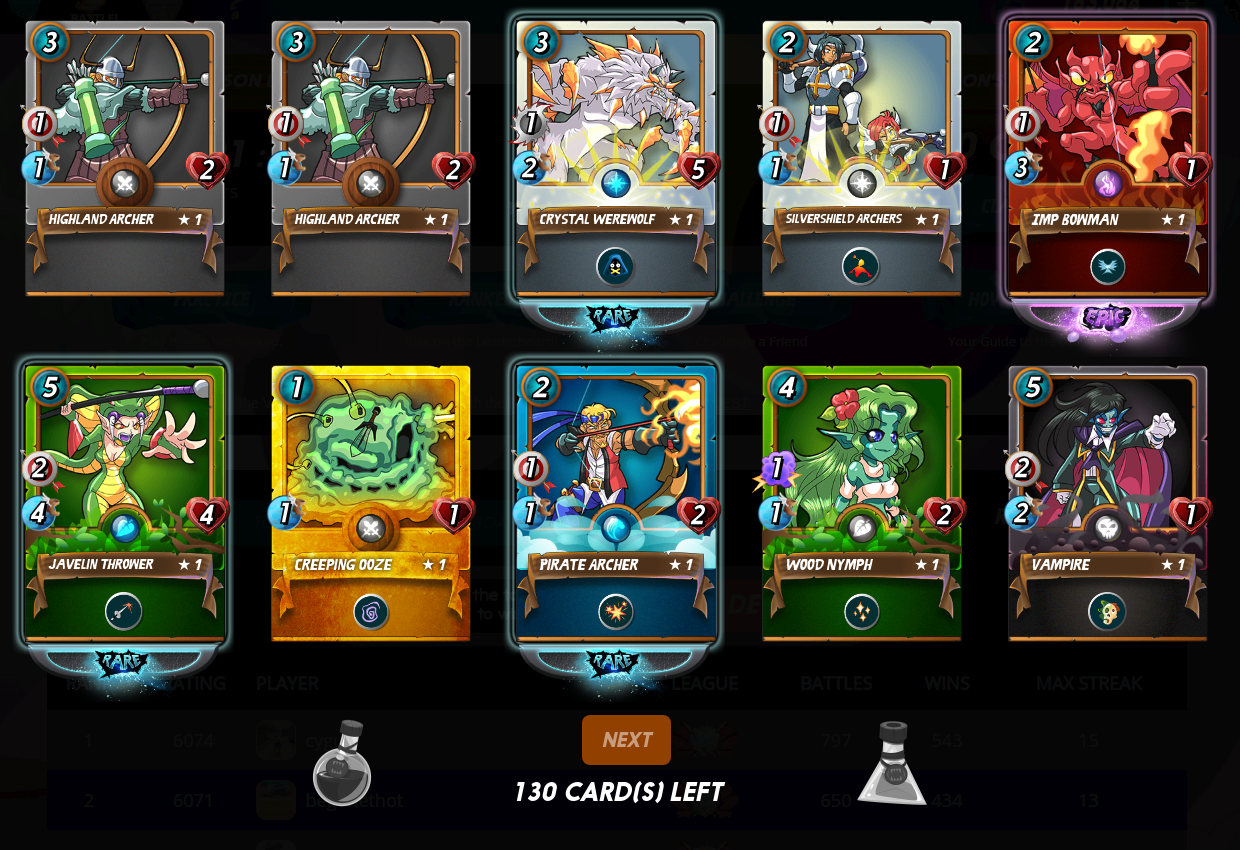
Task: Pick the epic Imp Bowman card
Action: (x=1107, y=158)
